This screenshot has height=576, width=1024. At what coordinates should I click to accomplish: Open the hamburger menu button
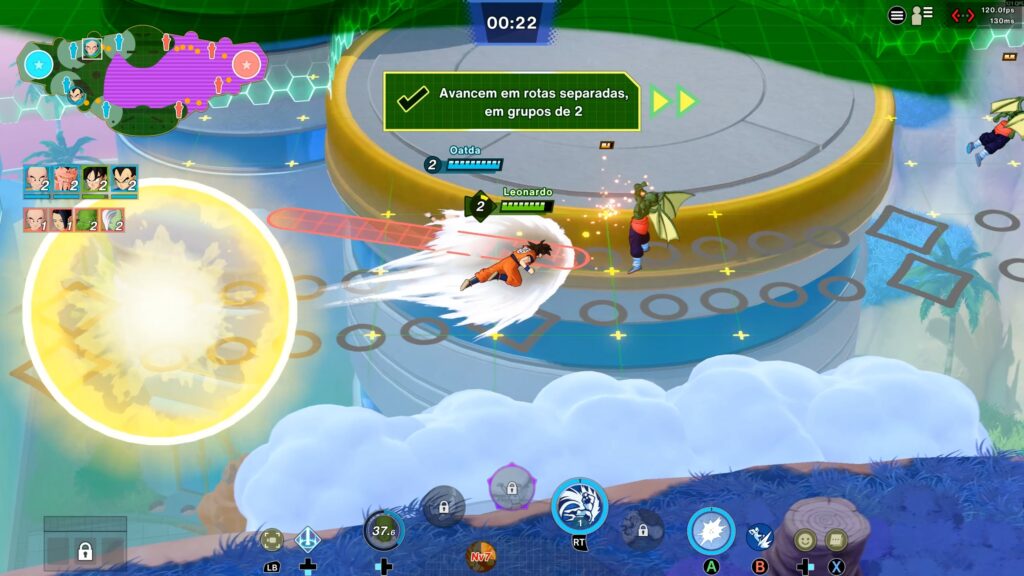coord(897,15)
